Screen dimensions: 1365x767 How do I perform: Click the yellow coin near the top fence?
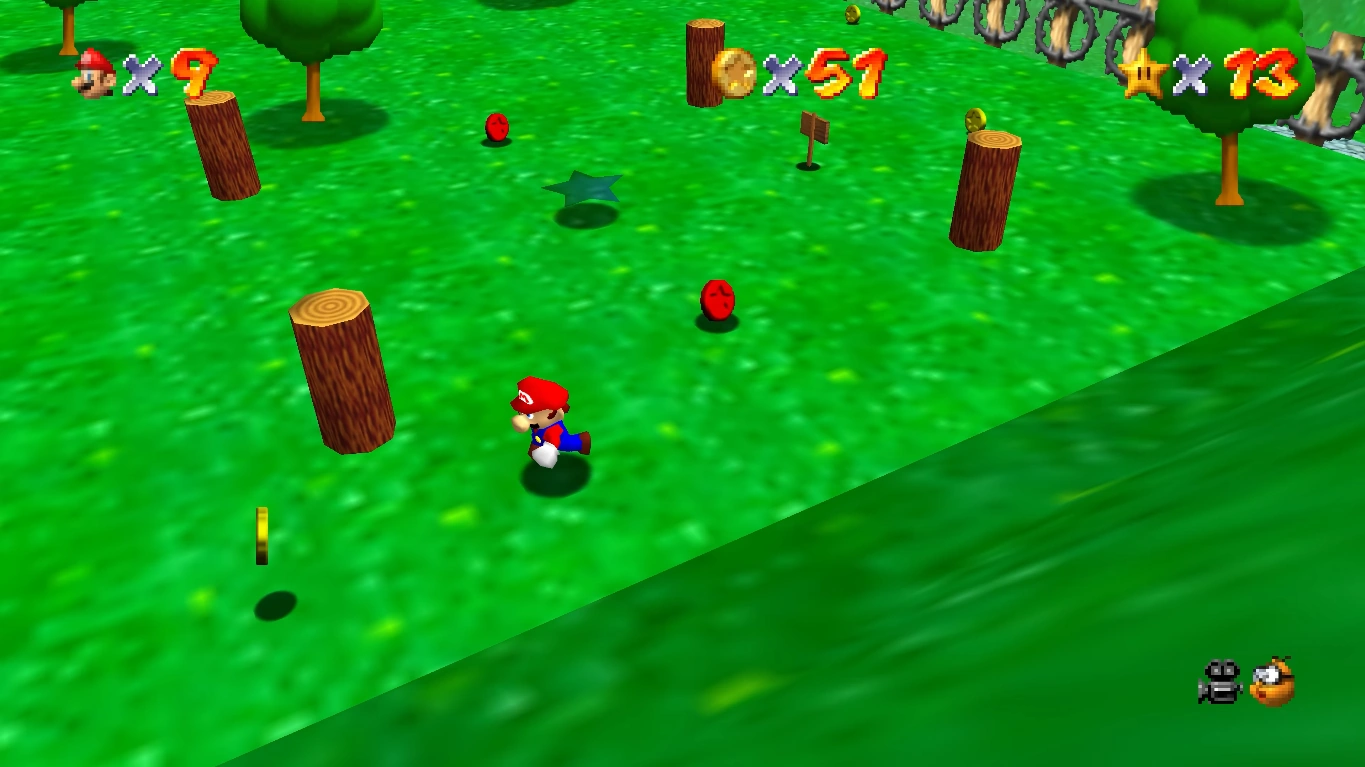pos(853,15)
